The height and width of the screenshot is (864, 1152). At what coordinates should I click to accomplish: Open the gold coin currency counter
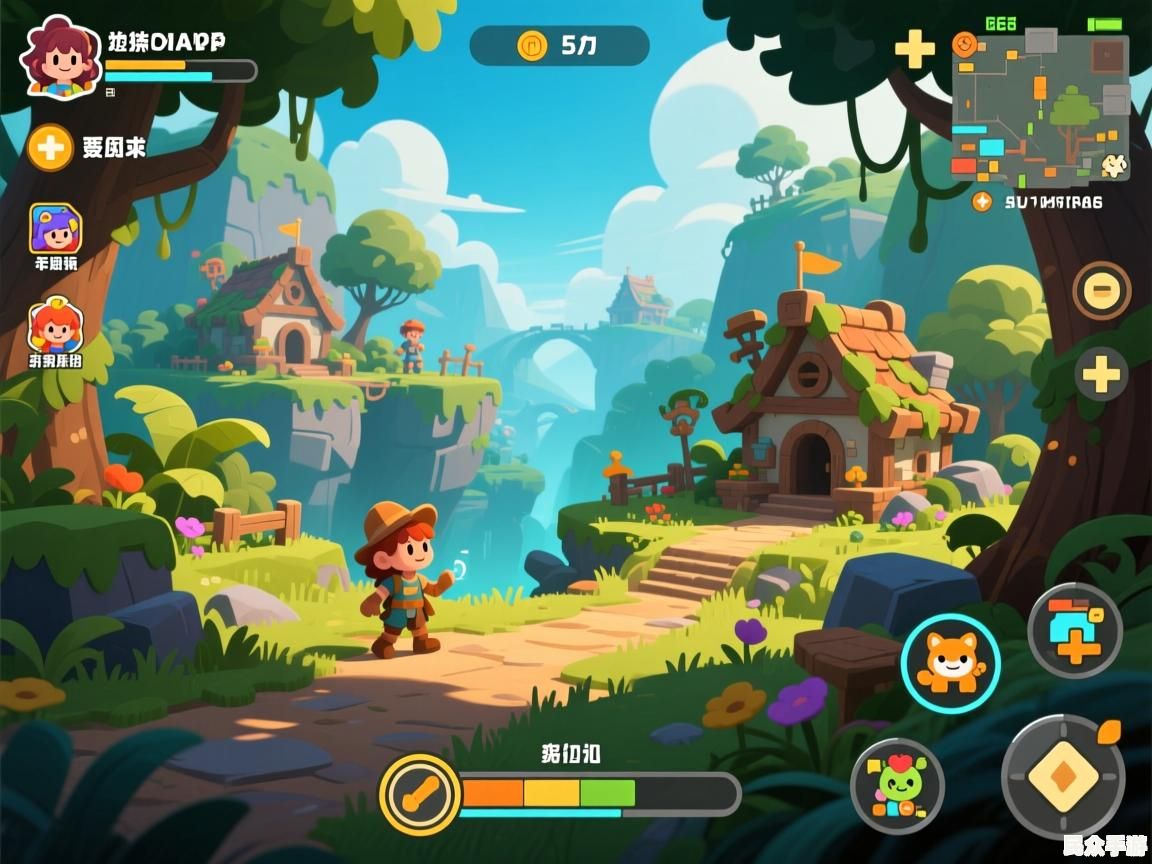pyautogui.click(x=559, y=45)
